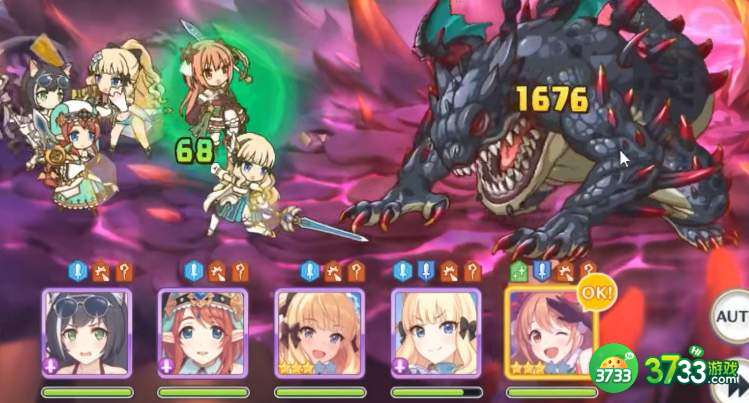Toggle the AUTO battle button

point(732,318)
